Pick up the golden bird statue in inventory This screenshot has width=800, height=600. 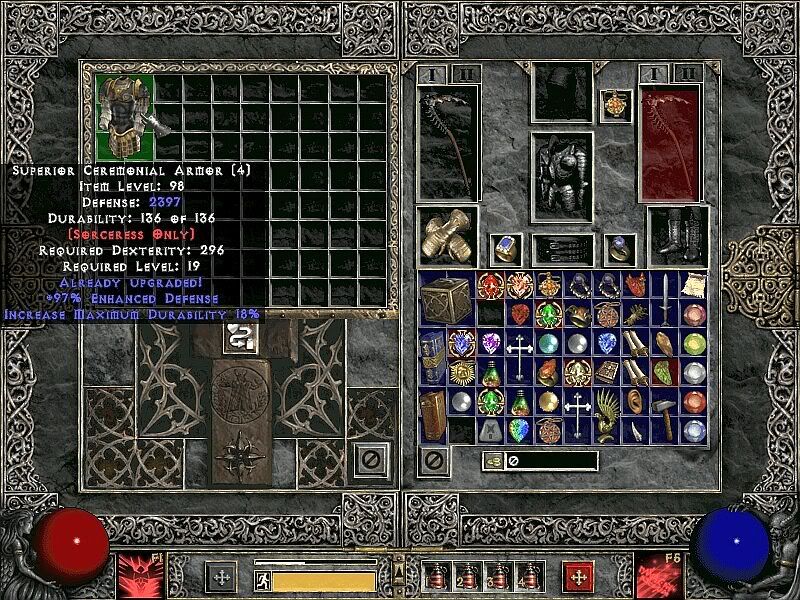pos(609,415)
